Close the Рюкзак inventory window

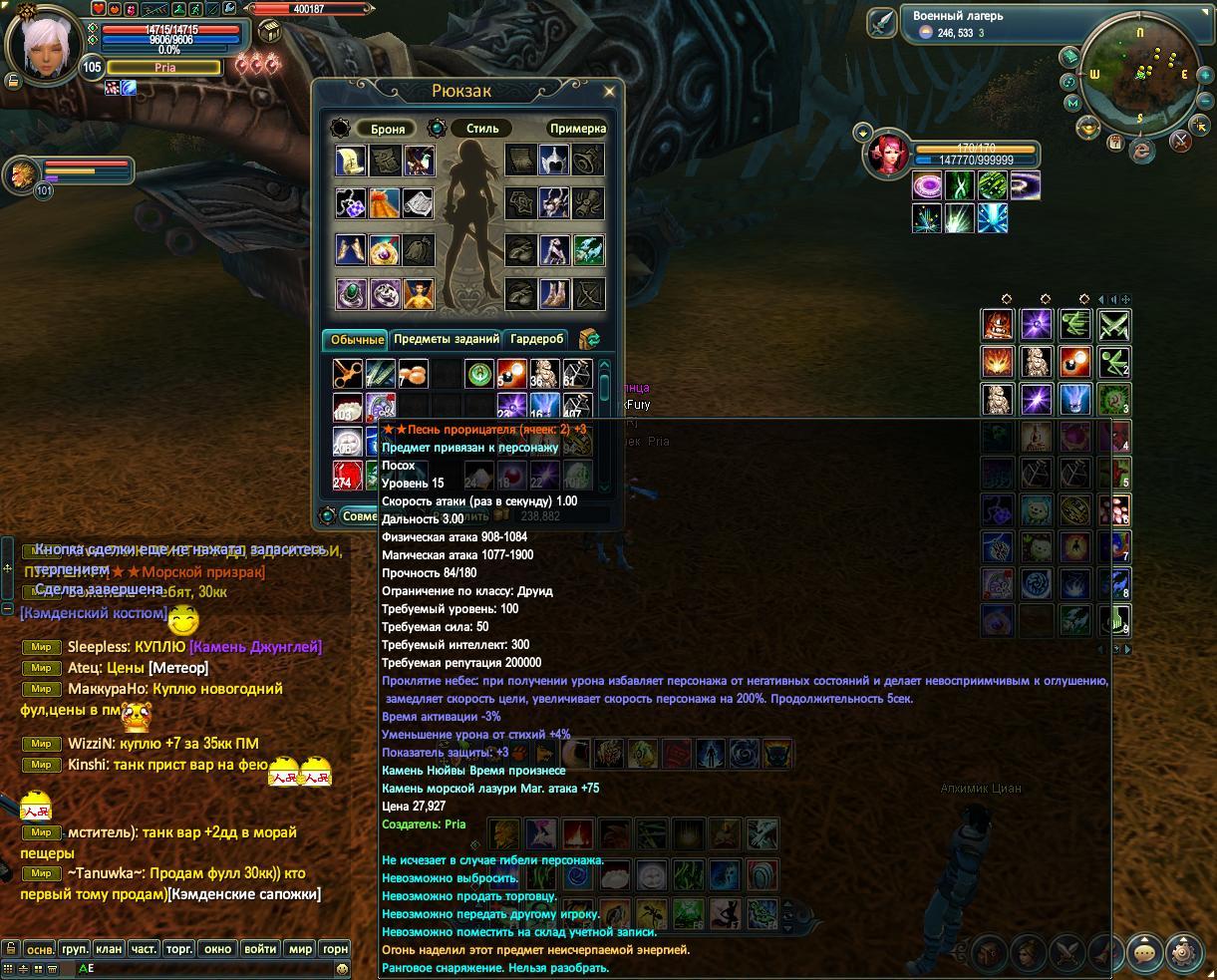click(610, 91)
